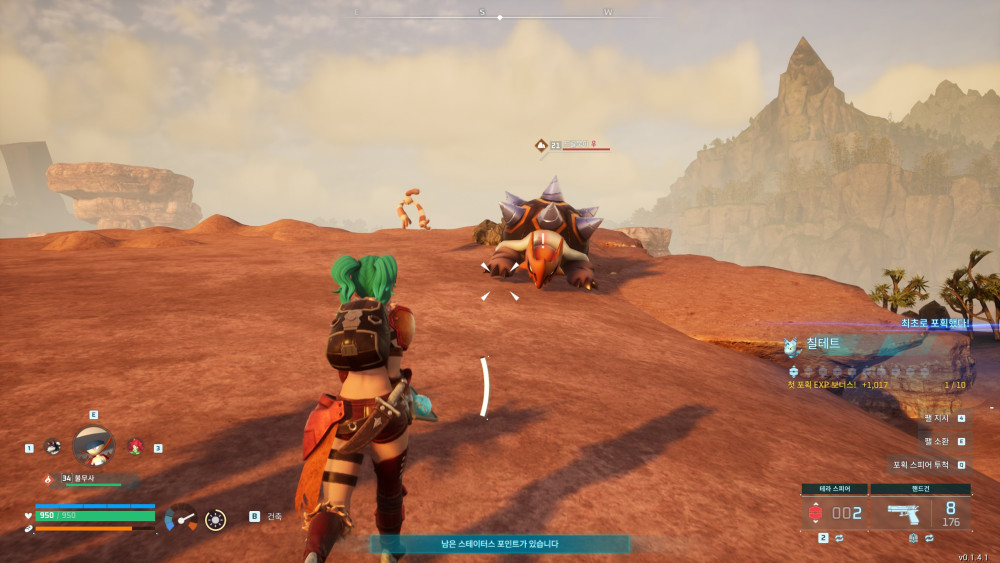Click the sun time-of-day indicator
The height and width of the screenshot is (563, 1000).
coord(215,519)
